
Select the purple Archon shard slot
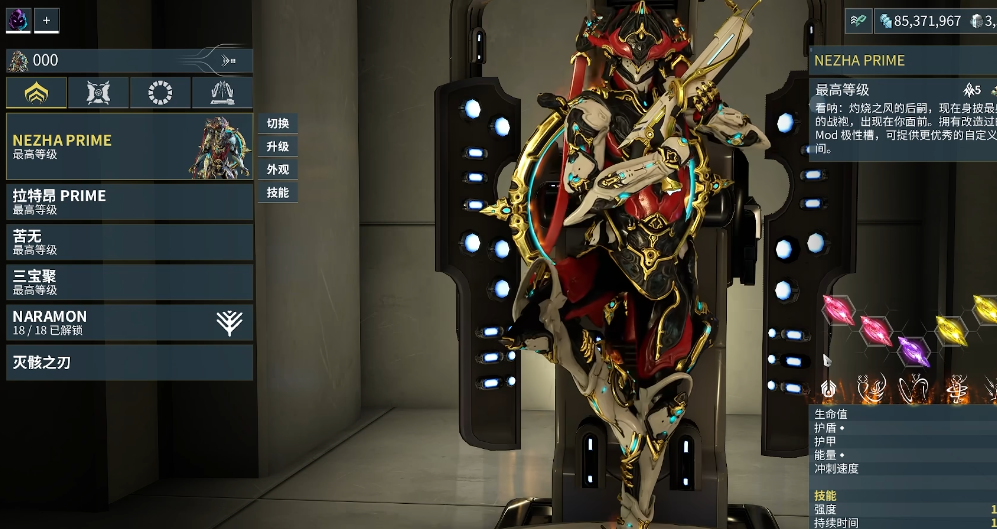click(911, 349)
